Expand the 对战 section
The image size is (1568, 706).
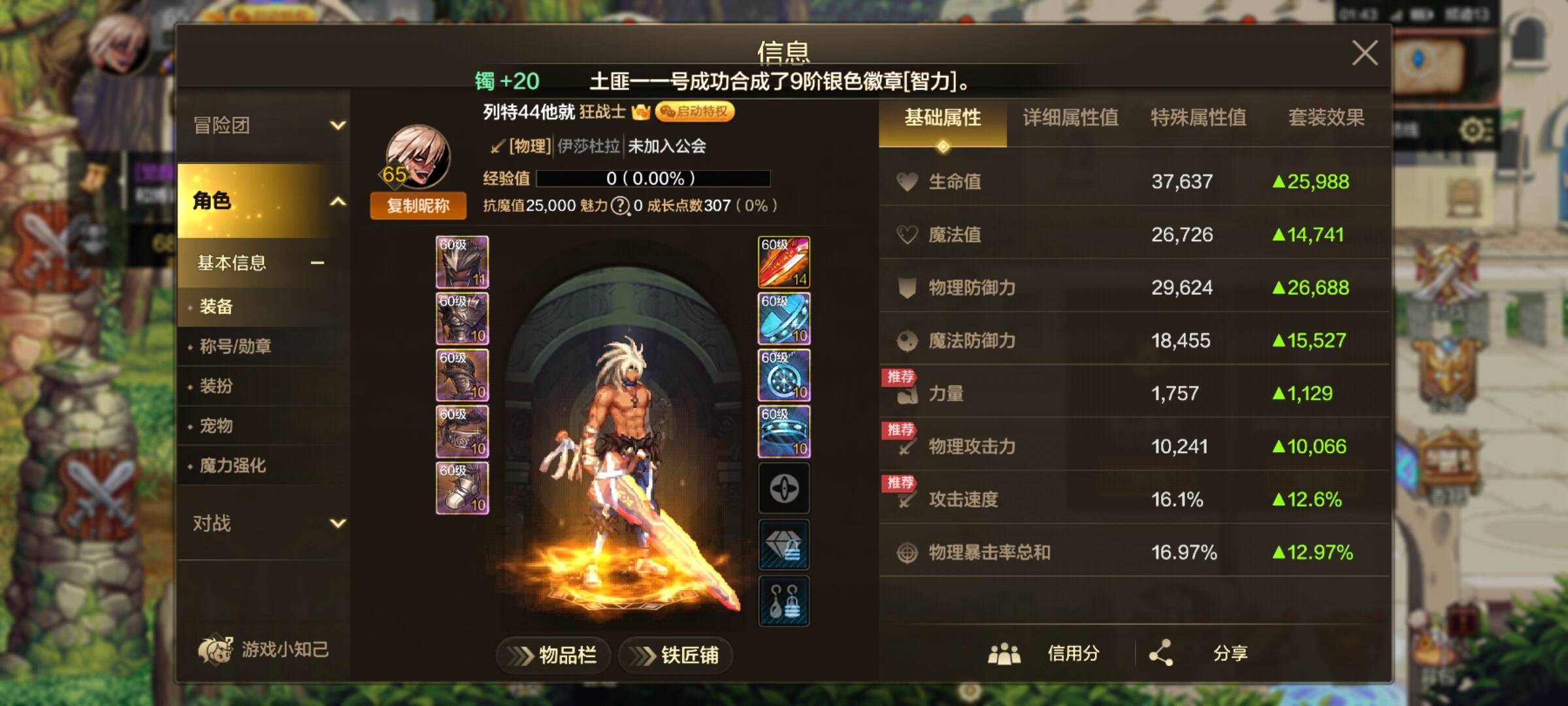(x=261, y=523)
